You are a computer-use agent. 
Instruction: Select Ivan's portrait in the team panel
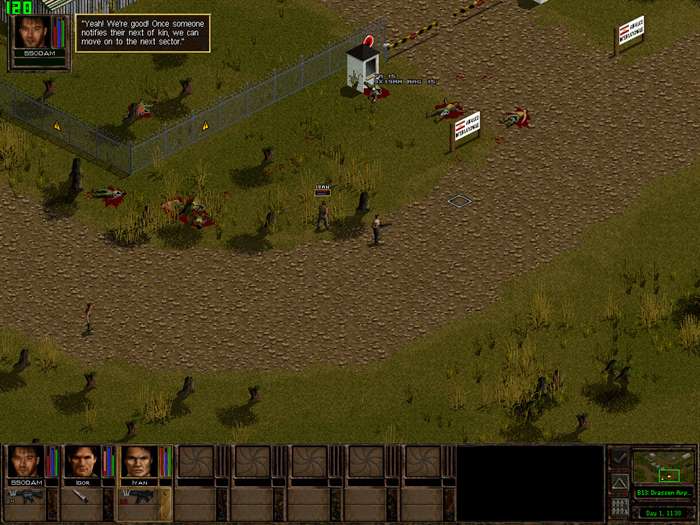[139, 462]
